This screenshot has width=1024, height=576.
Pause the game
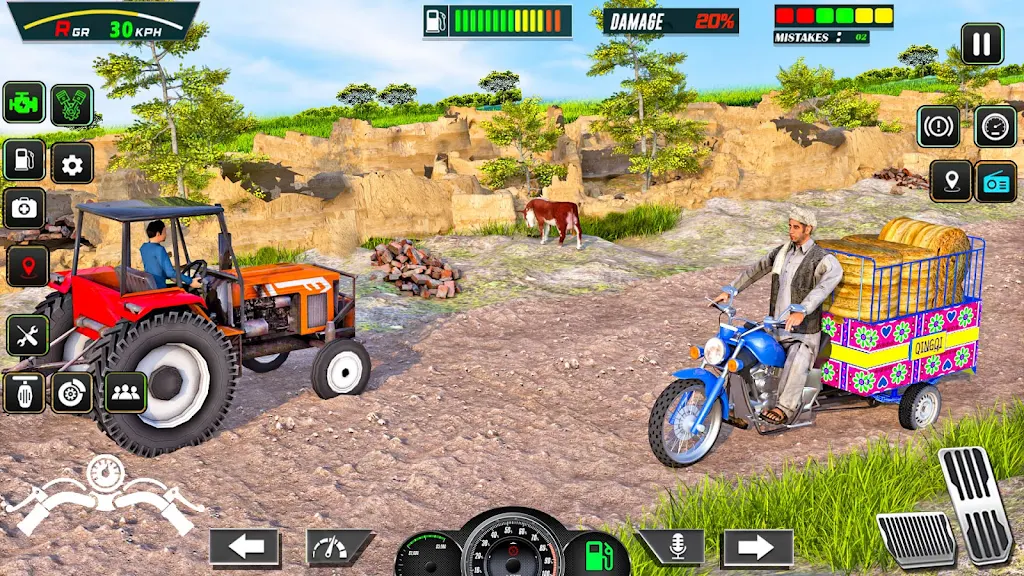coord(982,44)
